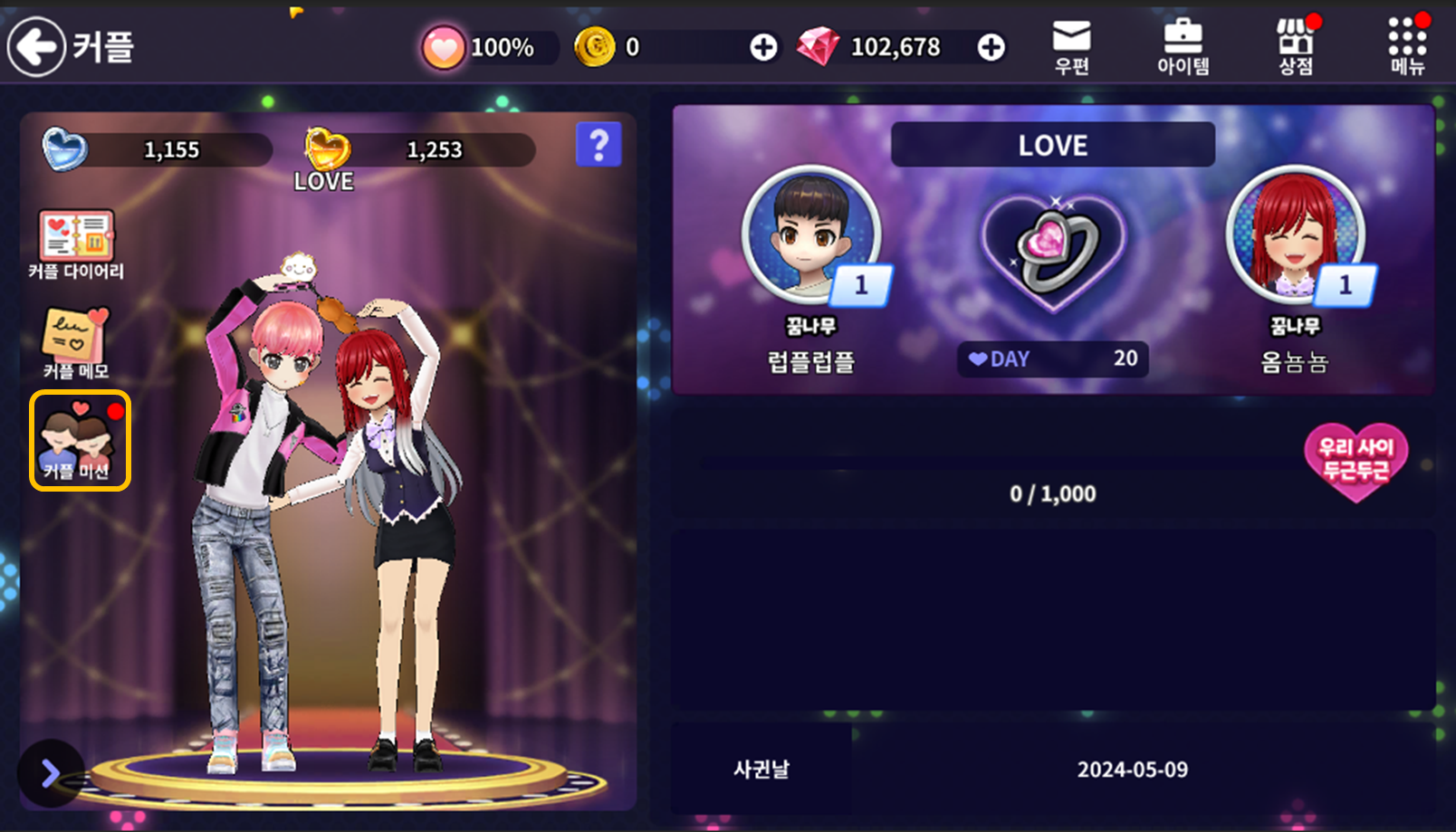
Task: Show couple help via question mark button
Action: pyautogui.click(x=599, y=145)
